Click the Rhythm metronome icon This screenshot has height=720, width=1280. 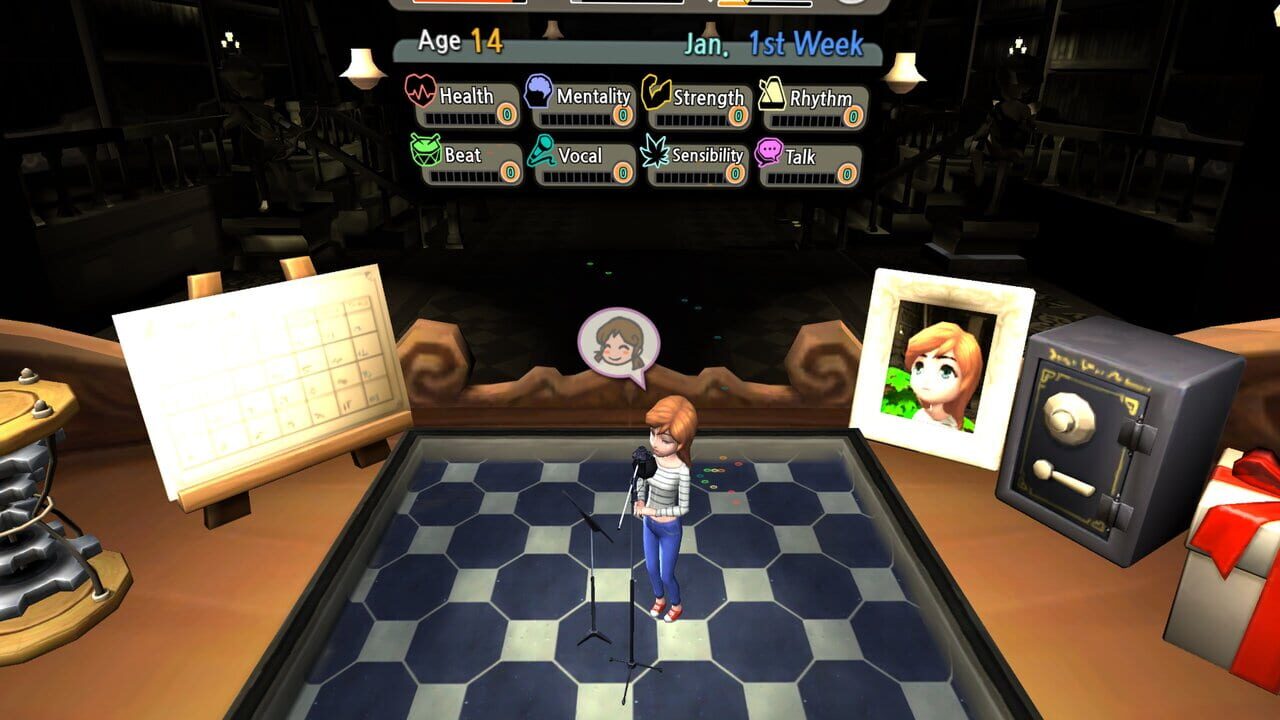tap(770, 95)
